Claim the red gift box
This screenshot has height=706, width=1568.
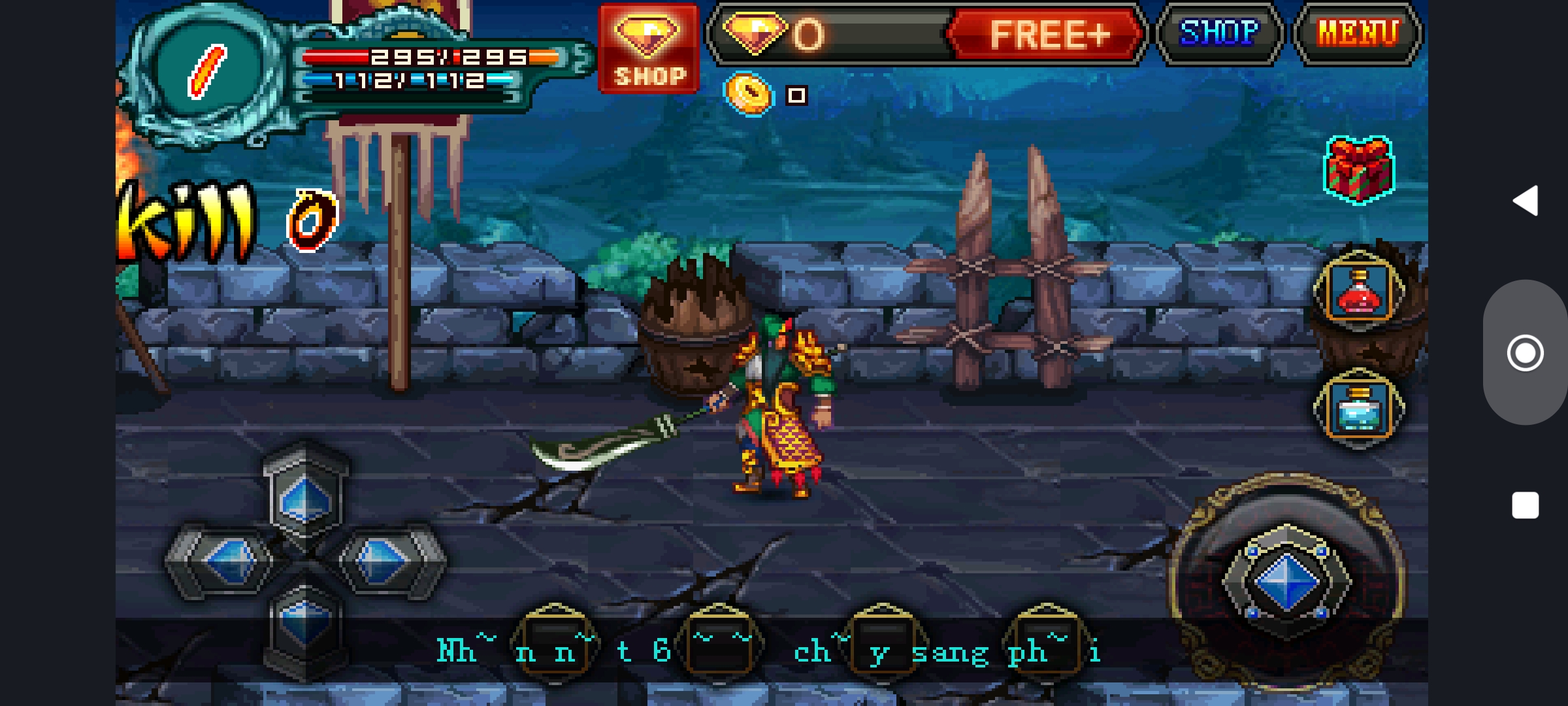pos(1358,170)
